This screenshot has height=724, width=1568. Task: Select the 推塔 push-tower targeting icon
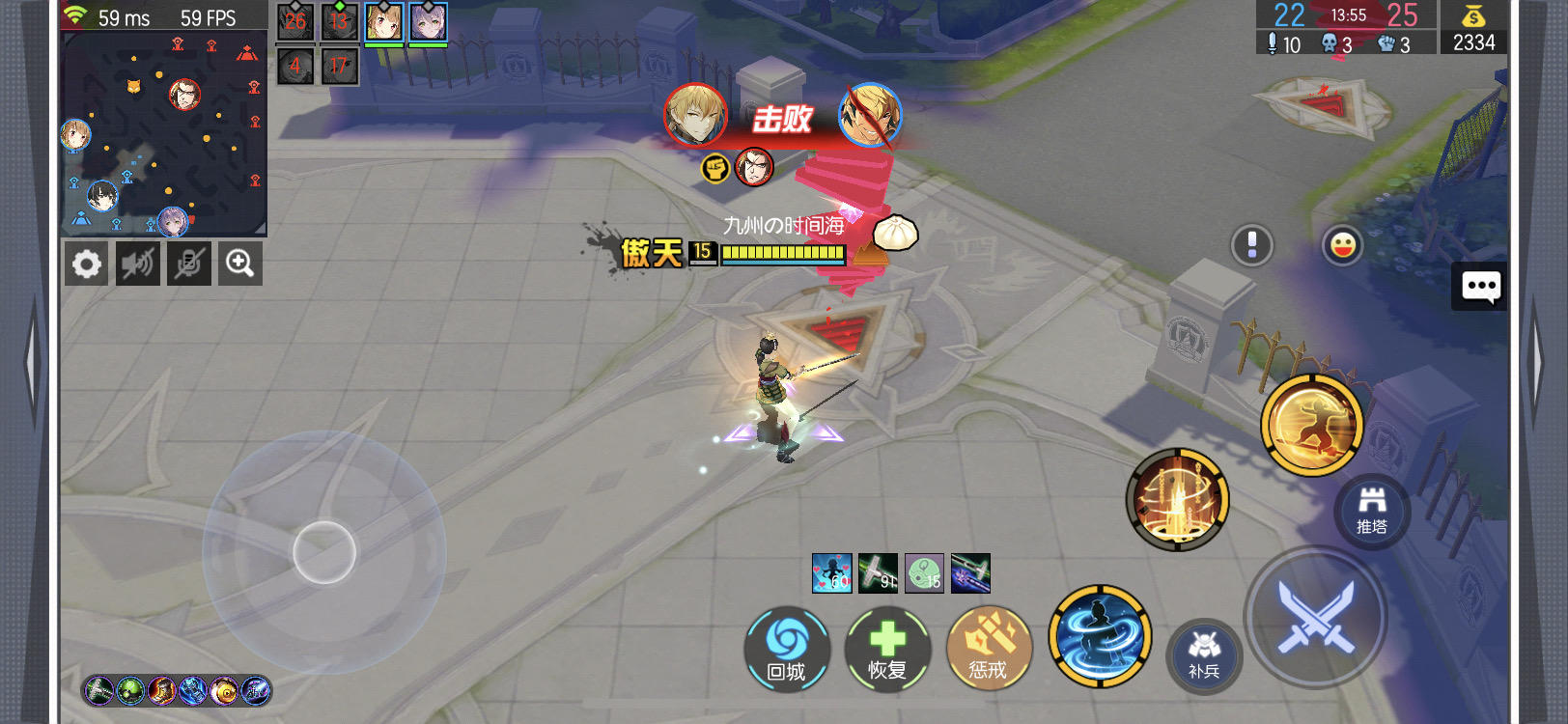coord(1371,512)
